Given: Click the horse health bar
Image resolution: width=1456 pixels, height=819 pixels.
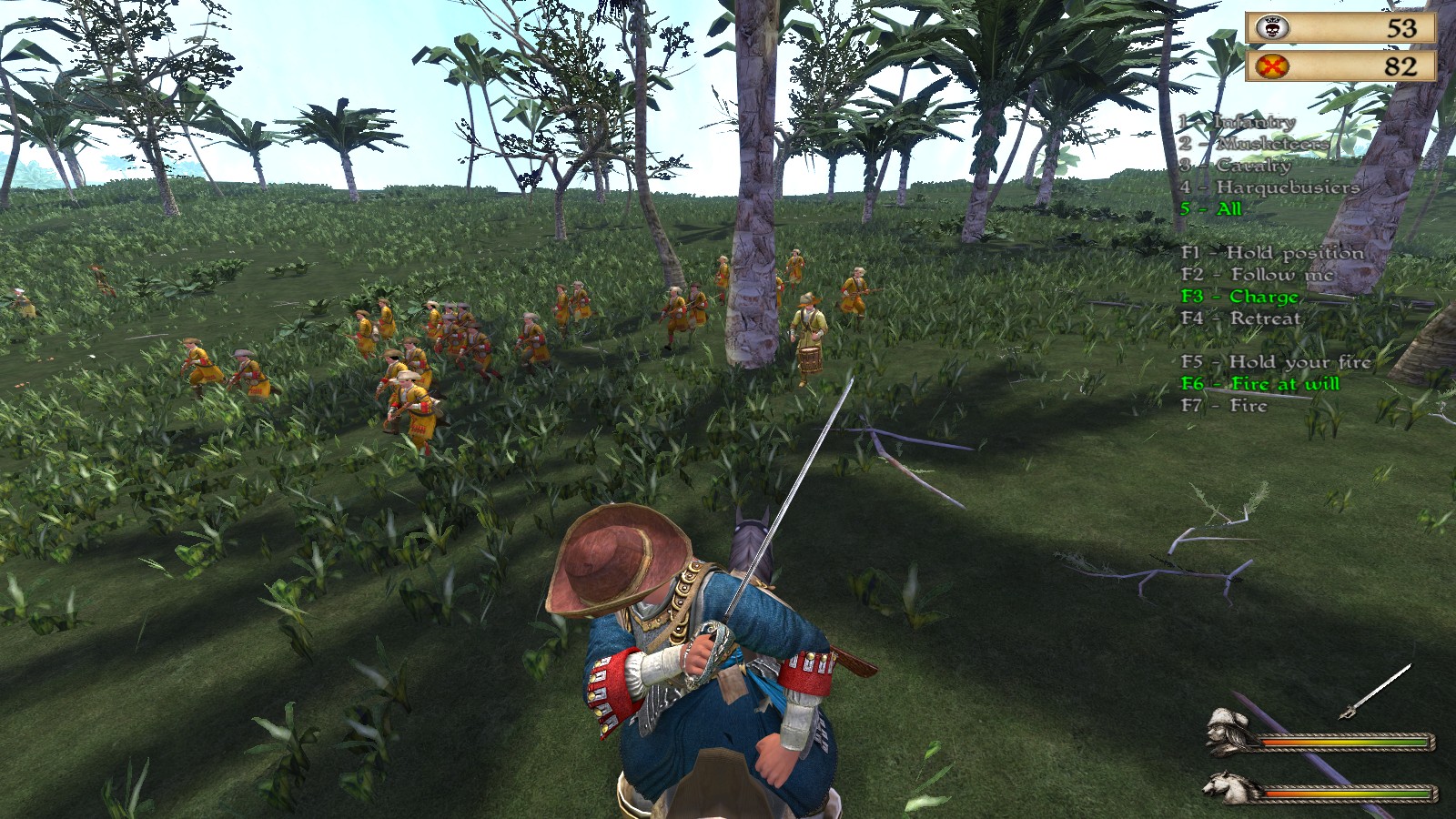Looking at the screenshot, I should 1345,794.
